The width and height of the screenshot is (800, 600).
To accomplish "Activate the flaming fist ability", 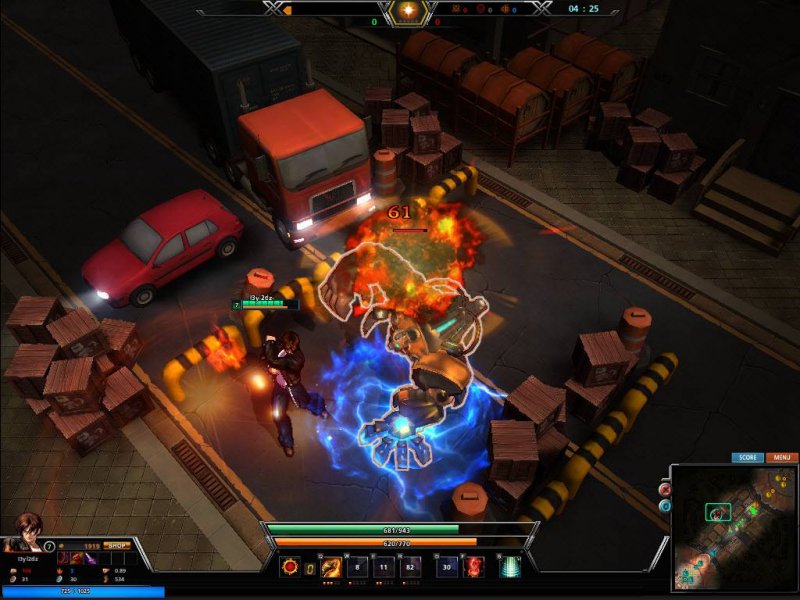I will 331,567.
